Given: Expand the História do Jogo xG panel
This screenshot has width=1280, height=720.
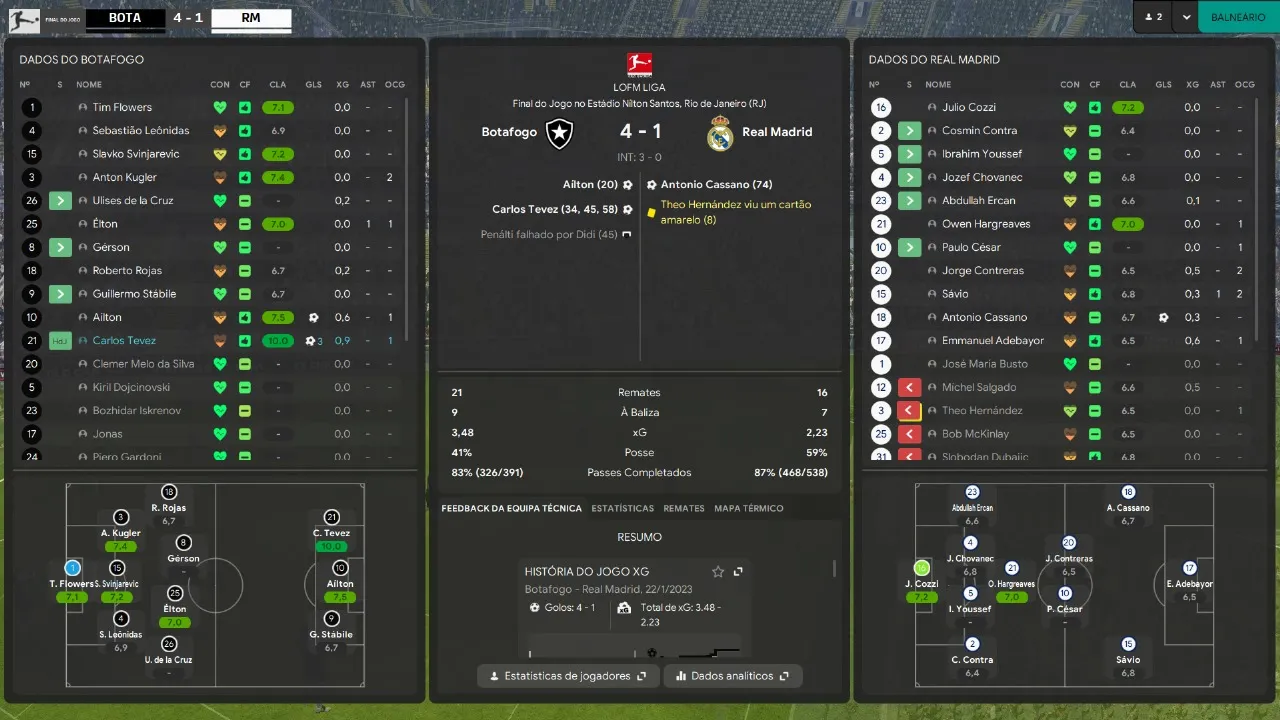Looking at the screenshot, I should tap(738, 572).
